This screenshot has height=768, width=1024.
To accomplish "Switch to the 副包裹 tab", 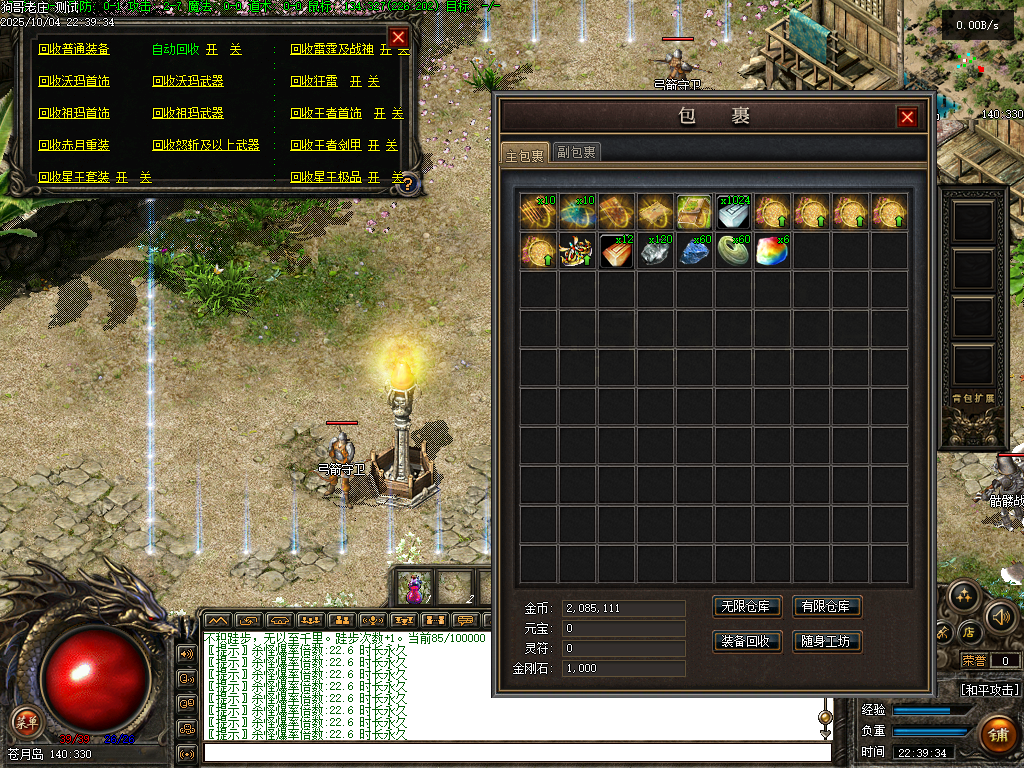I will (577, 153).
